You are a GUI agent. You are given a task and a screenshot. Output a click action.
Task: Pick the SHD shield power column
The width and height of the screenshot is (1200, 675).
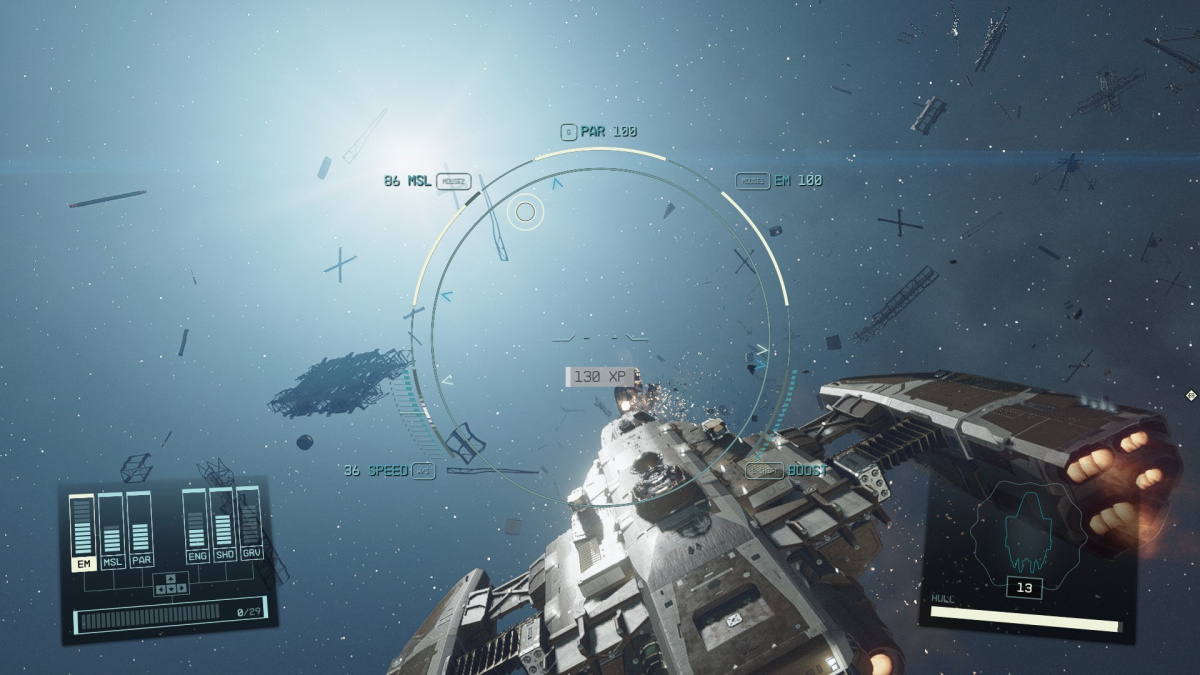pyautogui.click(x=224, y=523)
